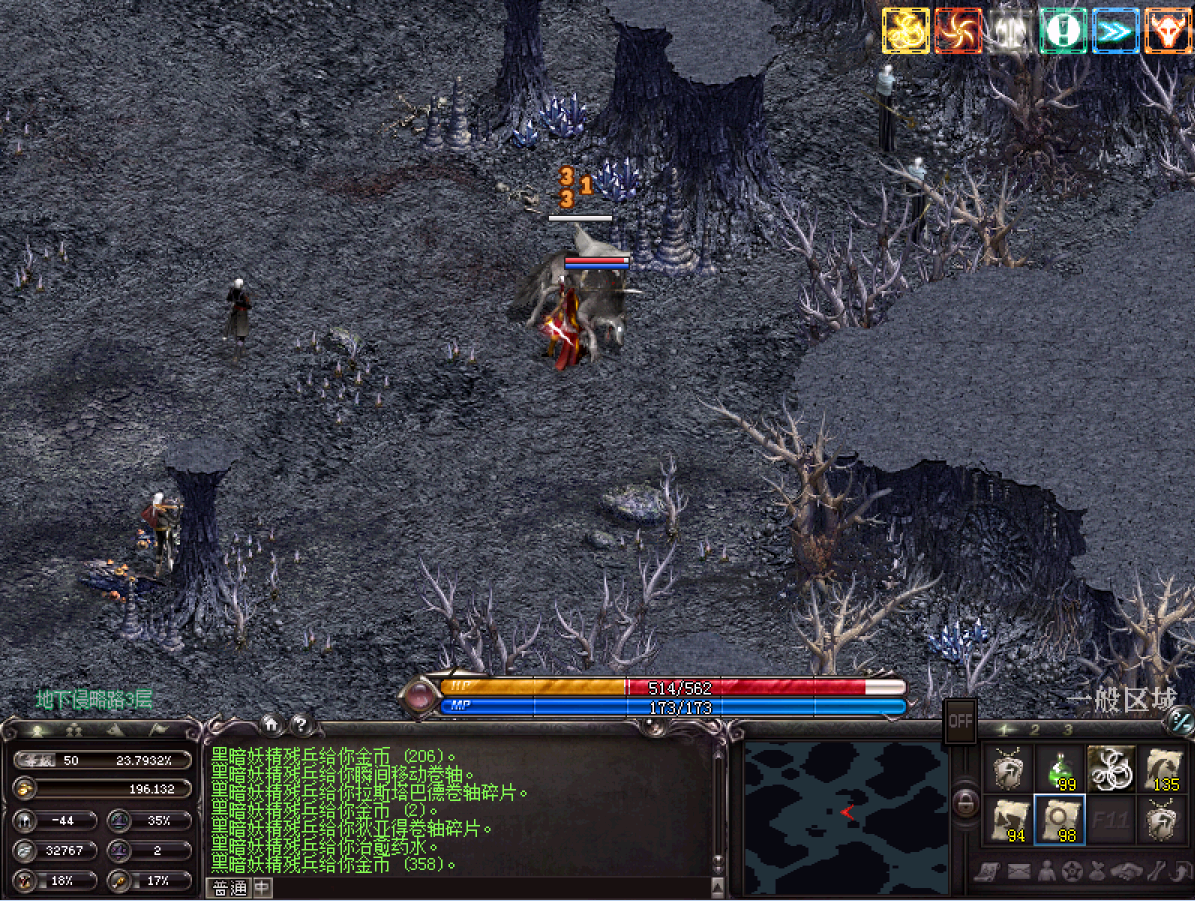Switch to the group tab in status panel
The height and width of the screenshot is (901, 1195).
pyautogui.click(x=71, y=730)
